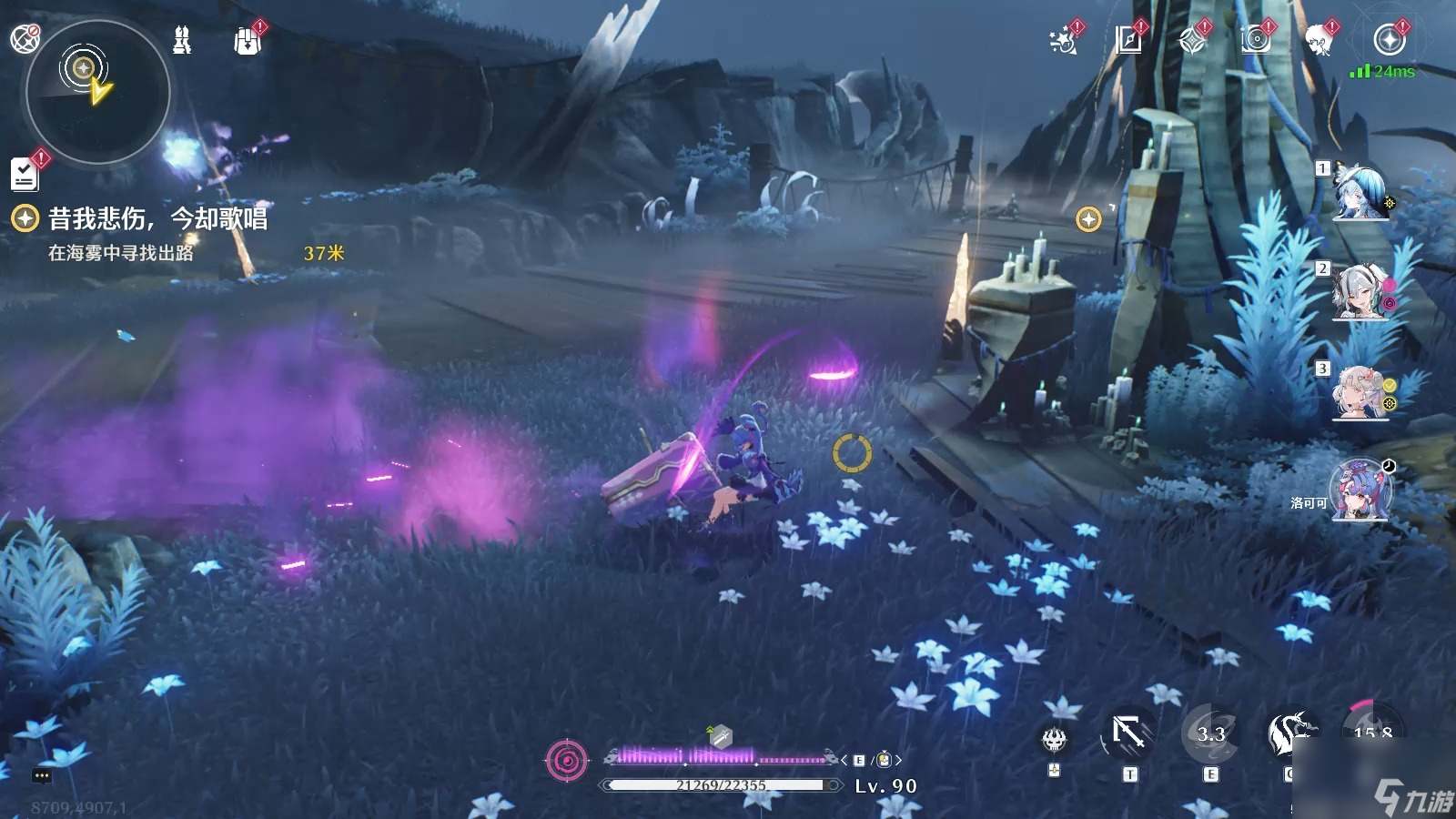Open the events icon with stars
1456x819 pixels.
(1063, 41)
